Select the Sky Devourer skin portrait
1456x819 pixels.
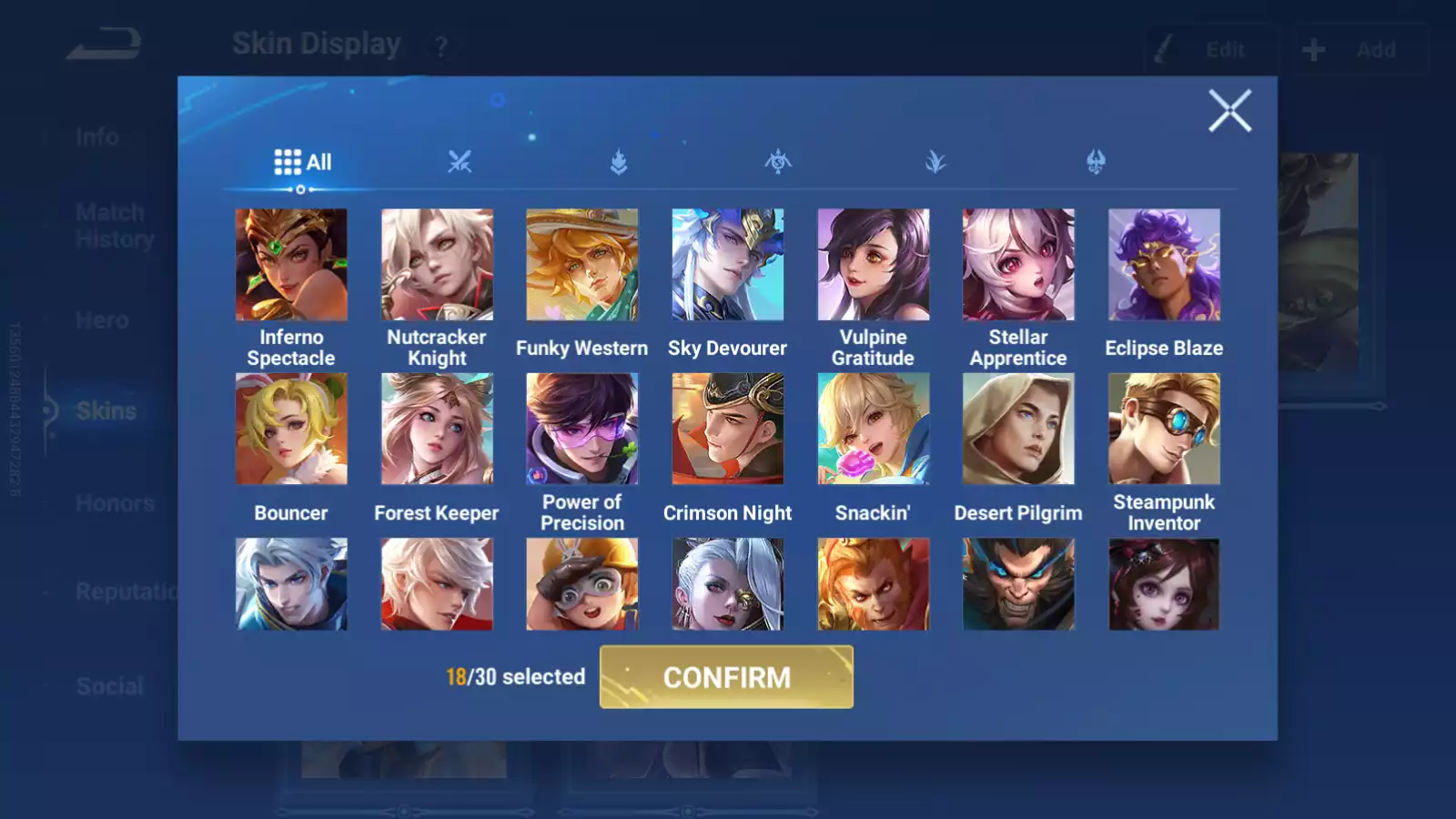pyautogui.click(x=728, y=265)
